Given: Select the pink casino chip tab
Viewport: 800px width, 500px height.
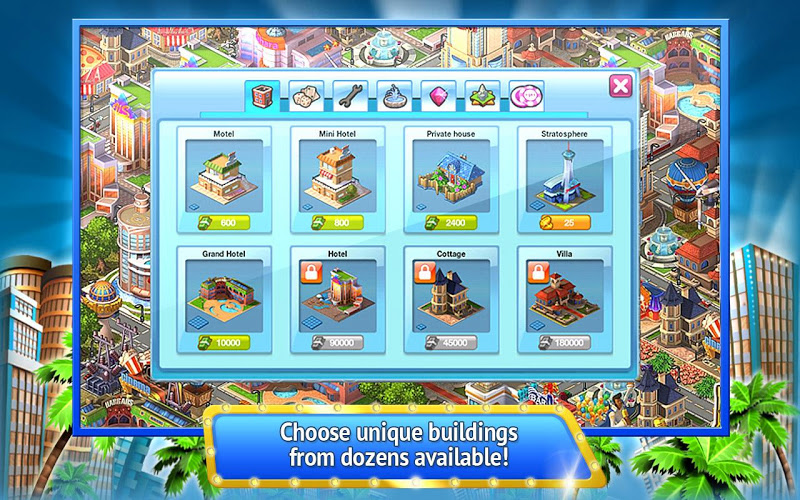Looking at the screenshot, I should (x=526, y=97).
